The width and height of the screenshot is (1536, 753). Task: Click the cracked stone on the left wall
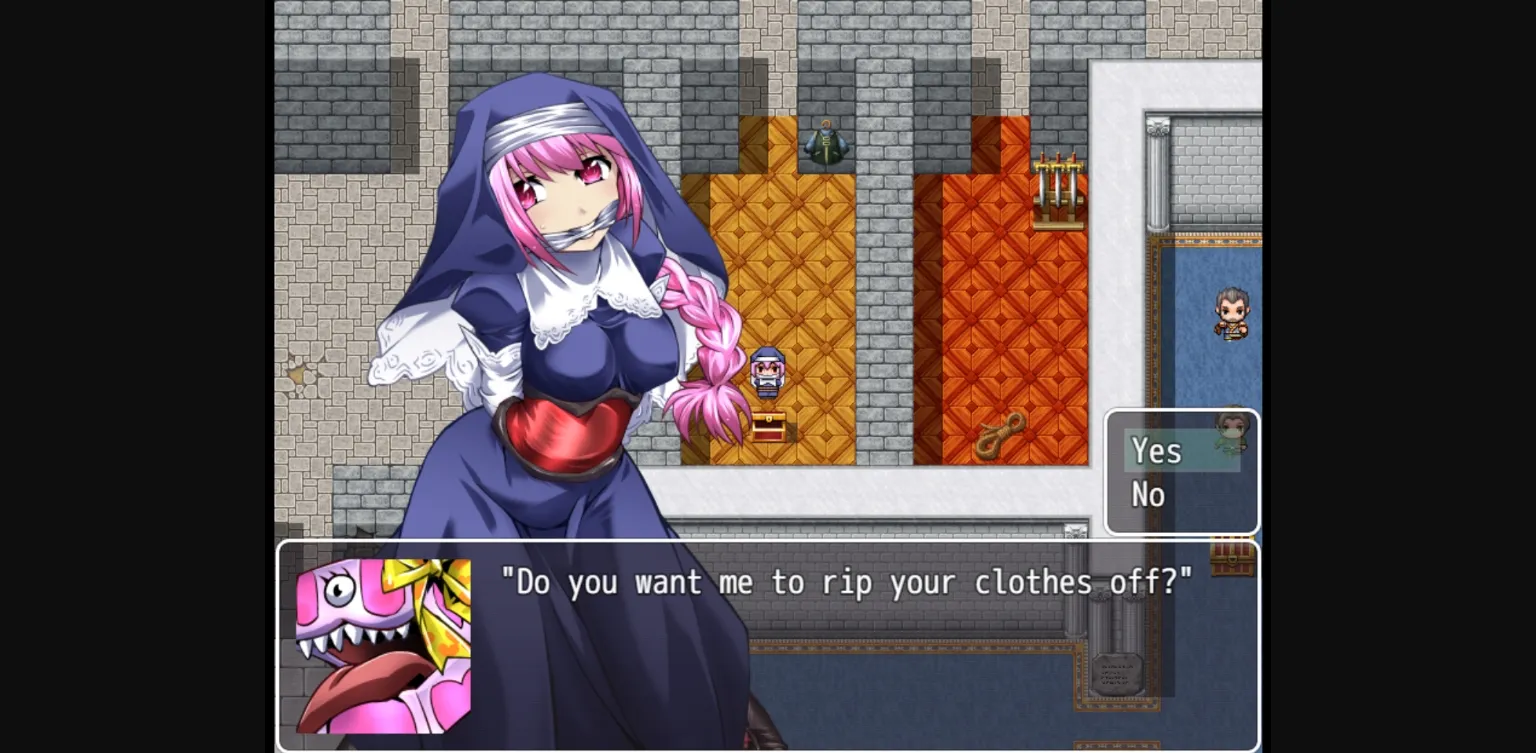(302, 372)
